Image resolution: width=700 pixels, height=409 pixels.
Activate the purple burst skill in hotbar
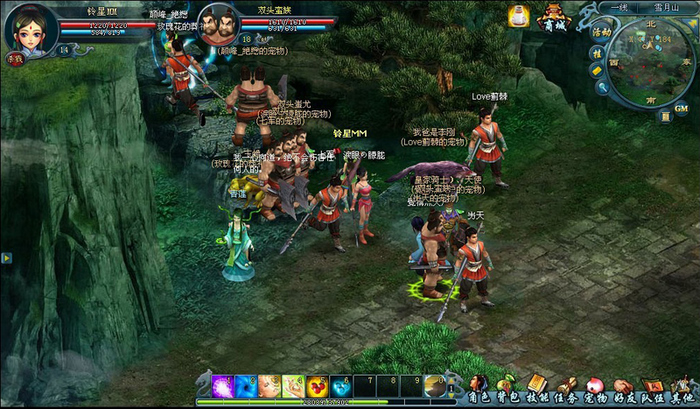coord(222,386)
